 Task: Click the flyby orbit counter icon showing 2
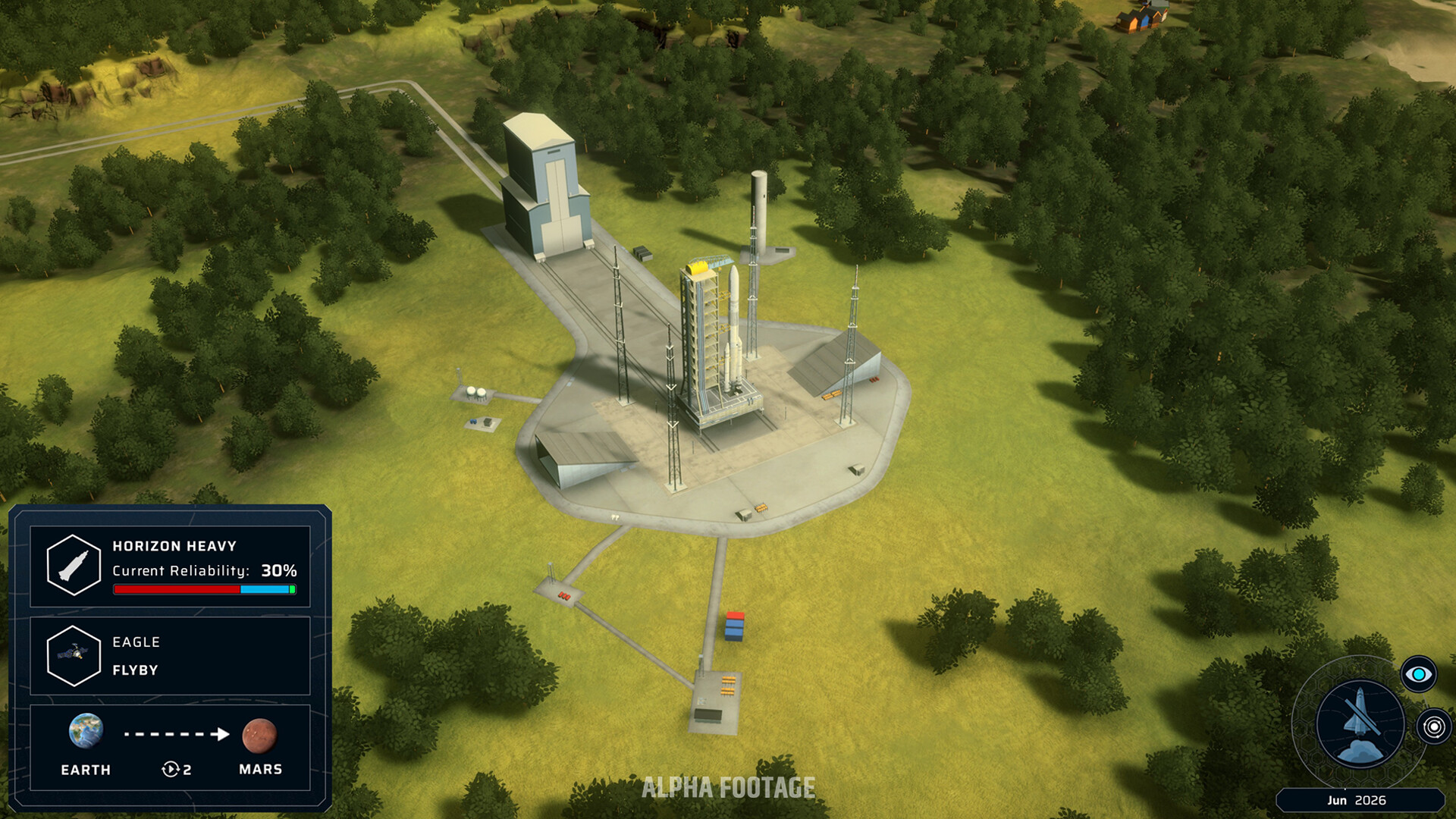coord(174,769)
